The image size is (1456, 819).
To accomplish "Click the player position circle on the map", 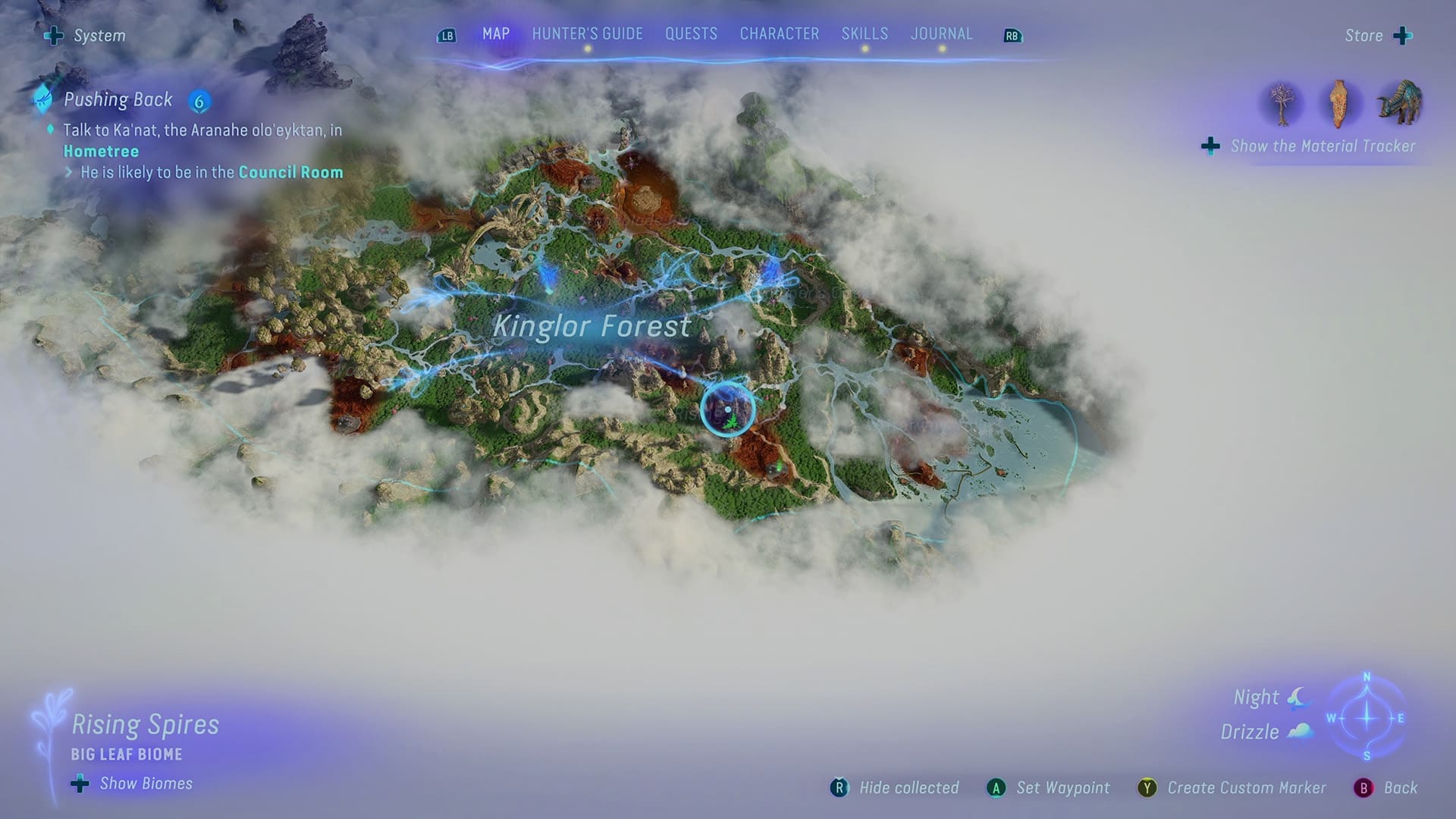I will (726, 410).
